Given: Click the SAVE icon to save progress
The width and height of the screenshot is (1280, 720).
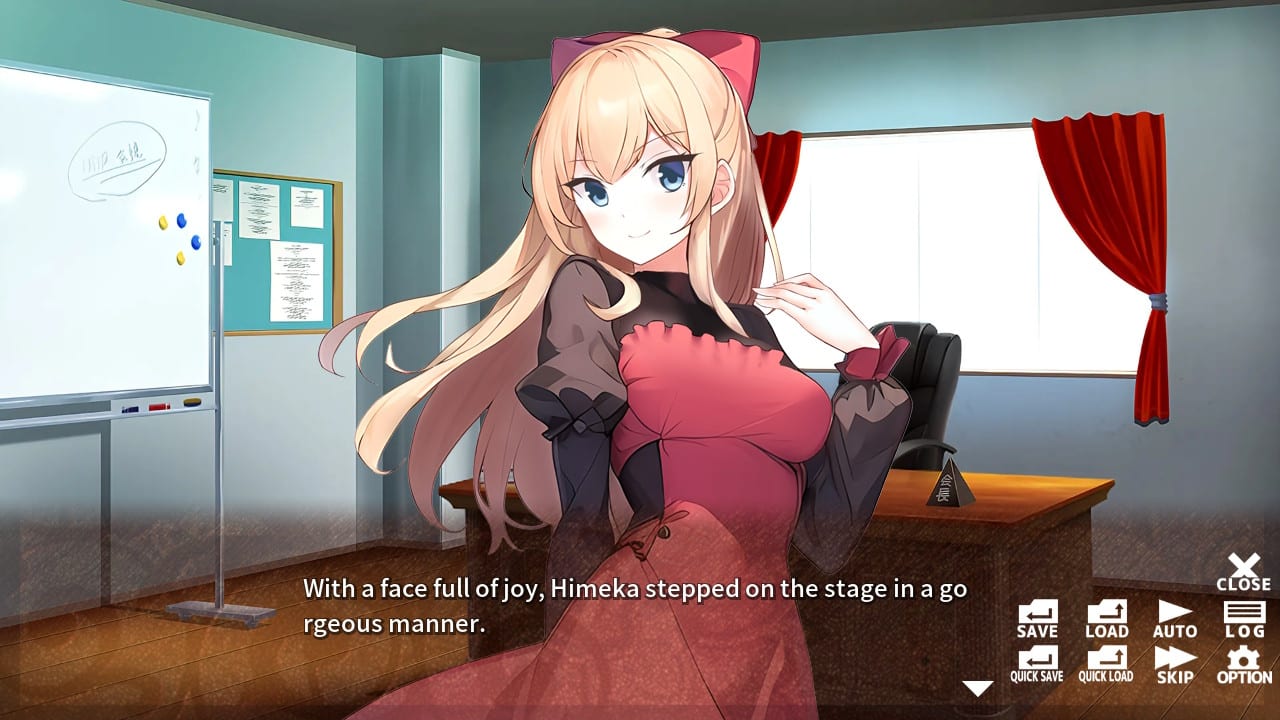Looking at the screenshot, I should (x=1037, y=617).
